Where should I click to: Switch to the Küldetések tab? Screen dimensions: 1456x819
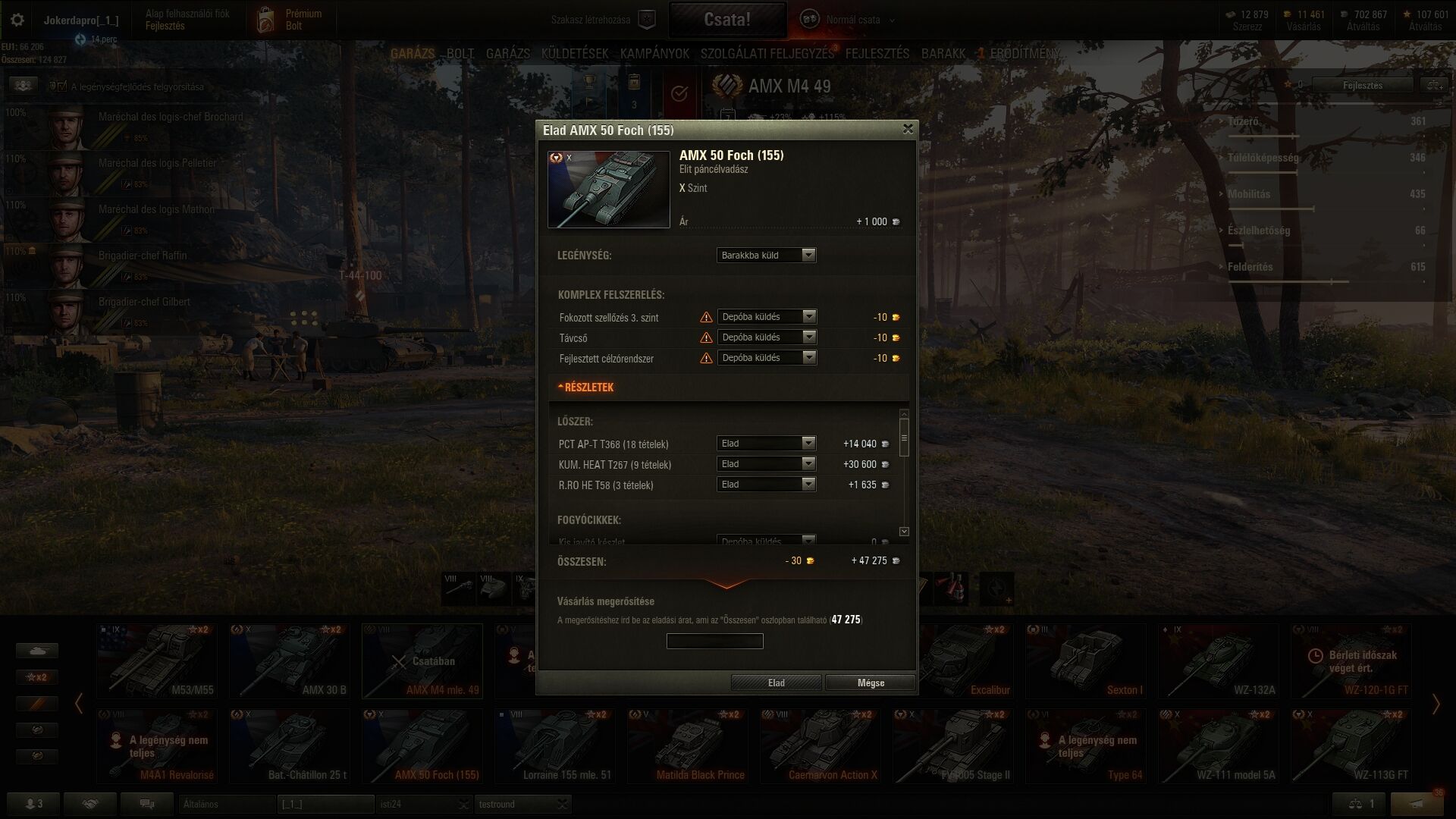coord(575,53)
